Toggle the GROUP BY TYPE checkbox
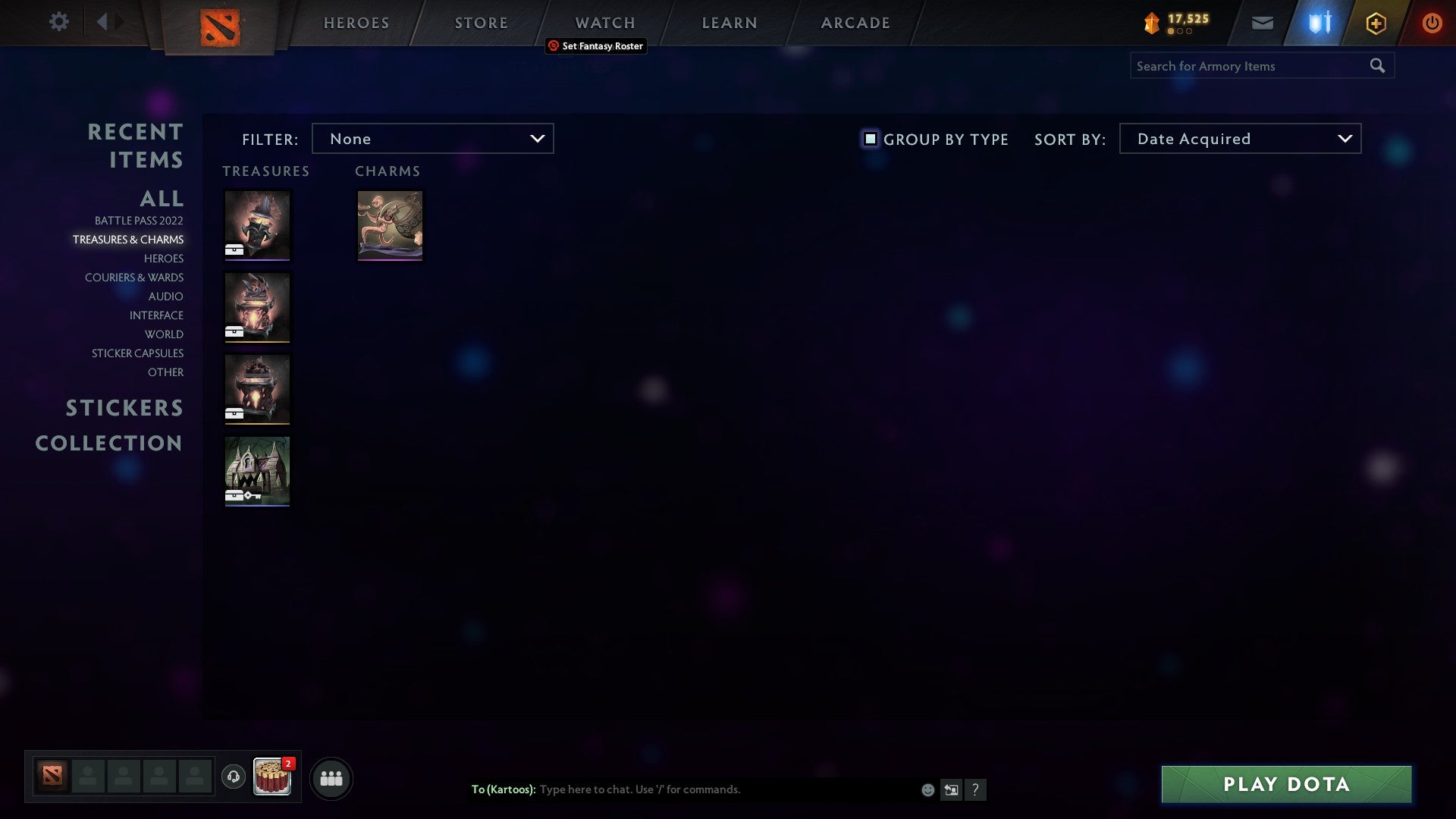Viewport: 1456px width, 819px height. [x=869, y=139]
